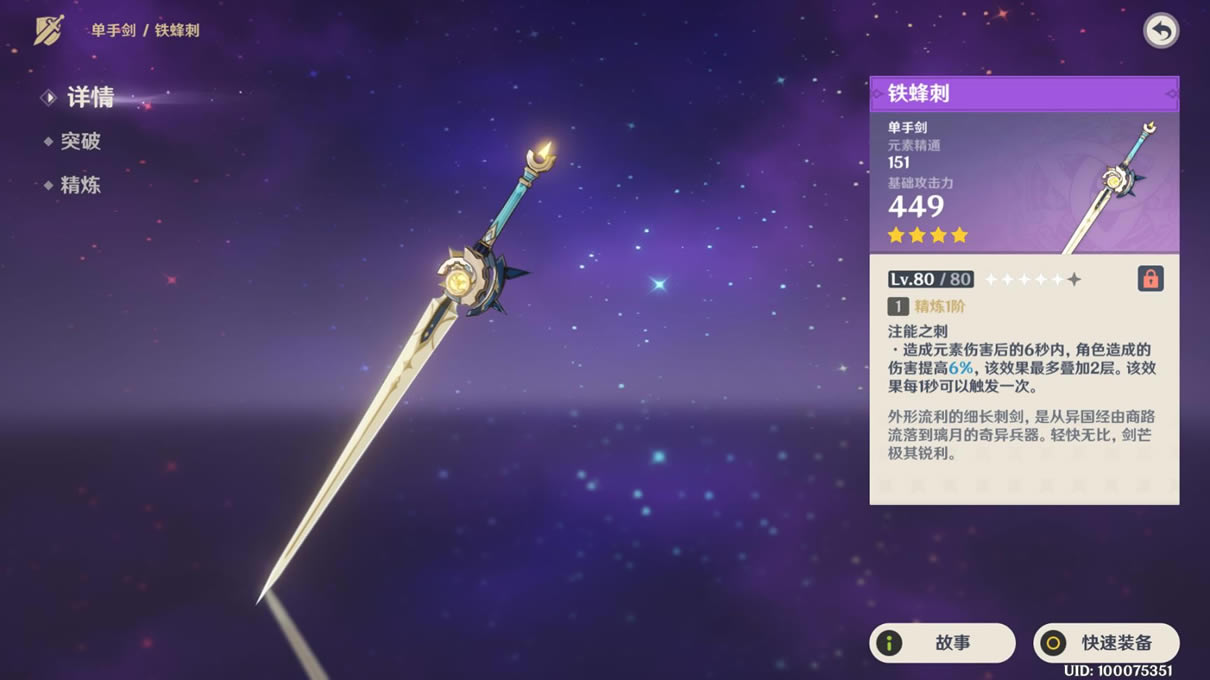Select the 精炼 refinement tab
Screen dimensions: 1210x680
(80, 185)
